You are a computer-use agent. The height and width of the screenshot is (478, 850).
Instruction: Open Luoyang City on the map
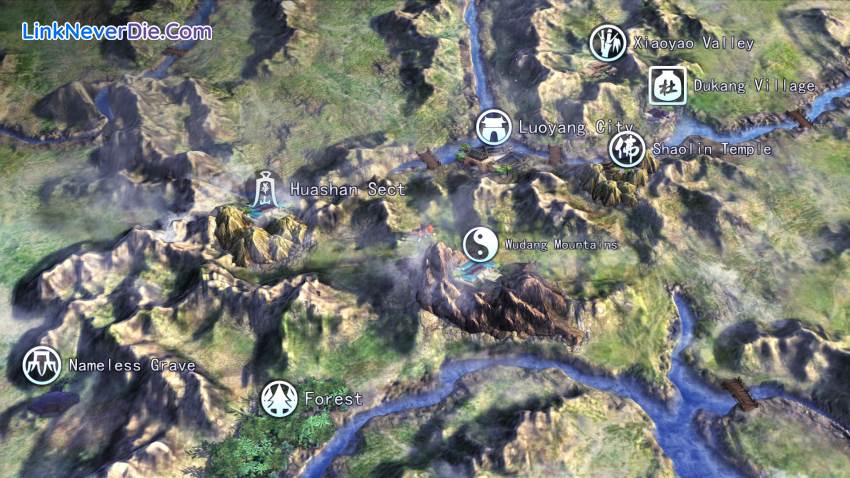click(493, 128)
